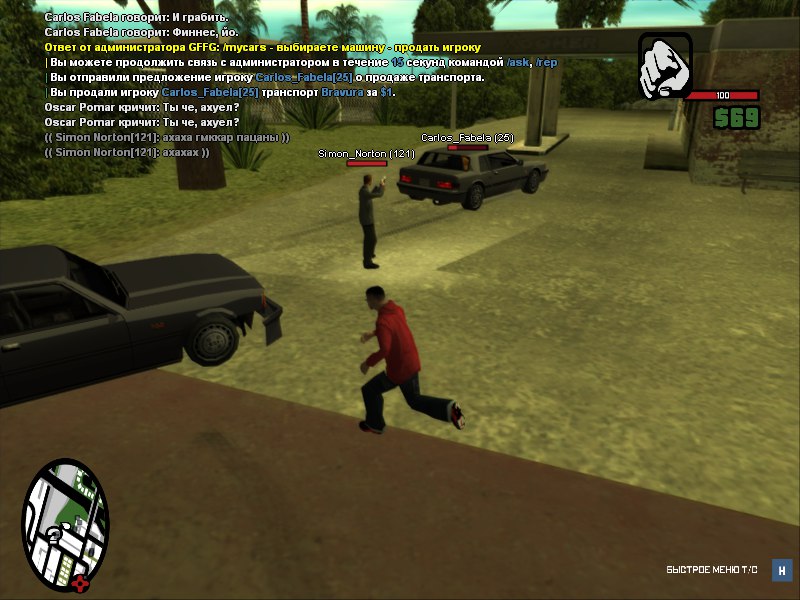Click the circular radar minimap
Image resolution: width=800 pixels, height=600 pixels.
[x=64, y=526]
